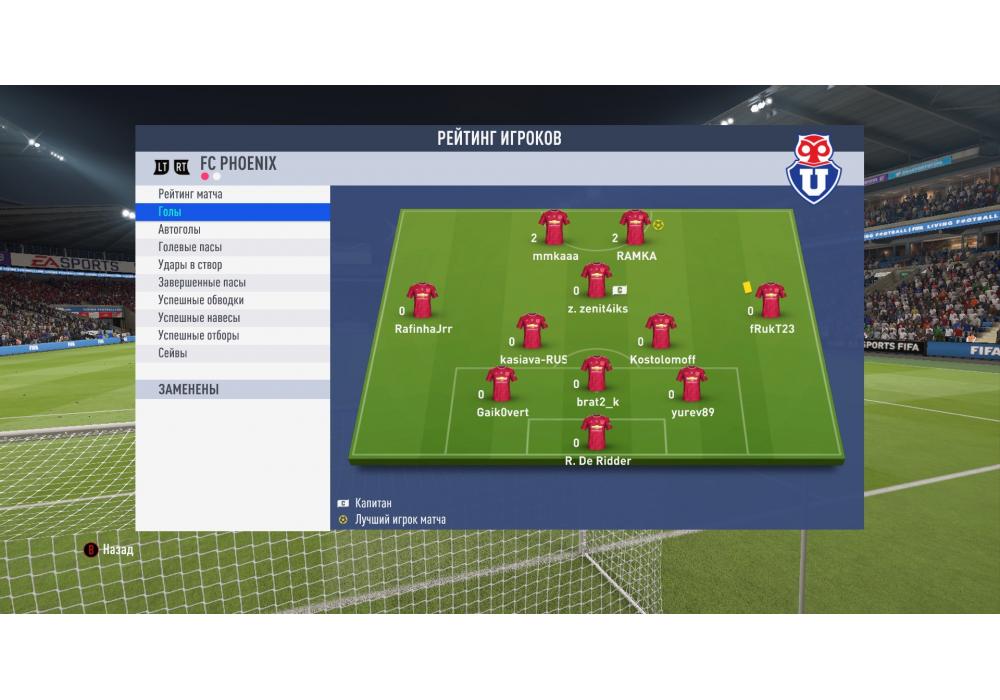Select the Рейтинг матча stat row
The height and width of the screenshot is (700, 1000).
pyautogui.click(x=232, y=194)
